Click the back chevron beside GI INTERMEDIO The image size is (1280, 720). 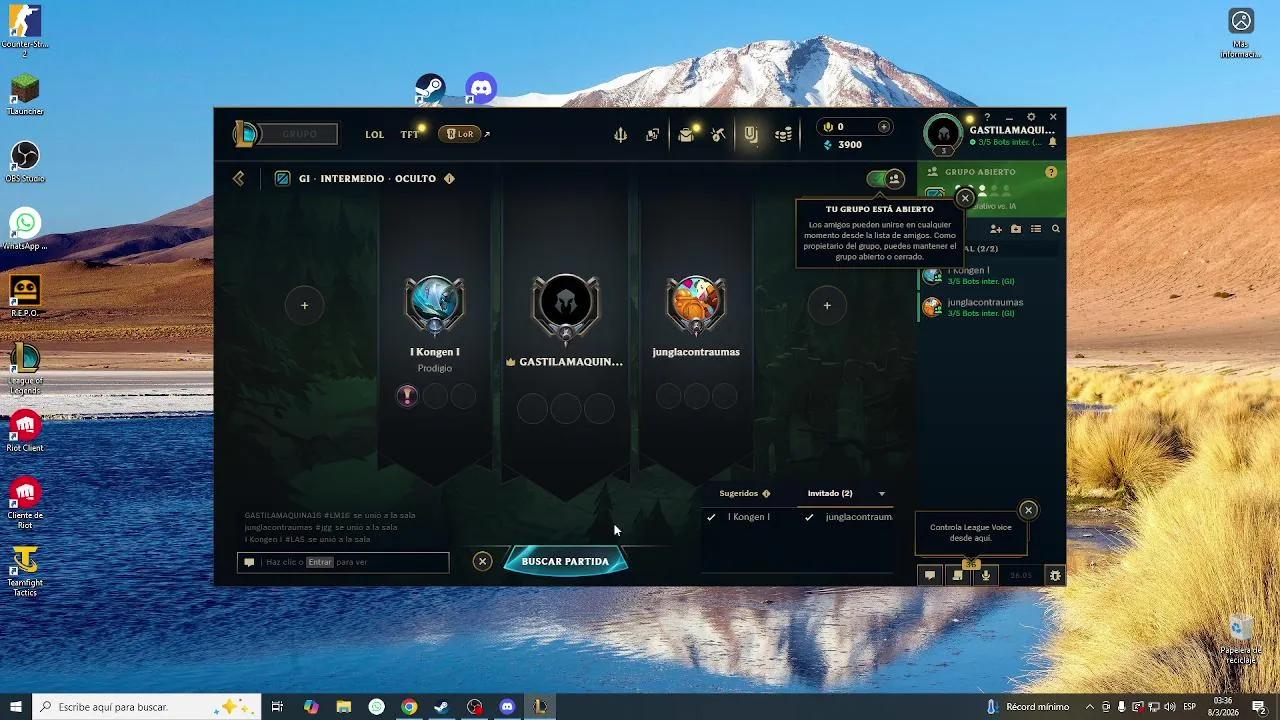[238, 178]
